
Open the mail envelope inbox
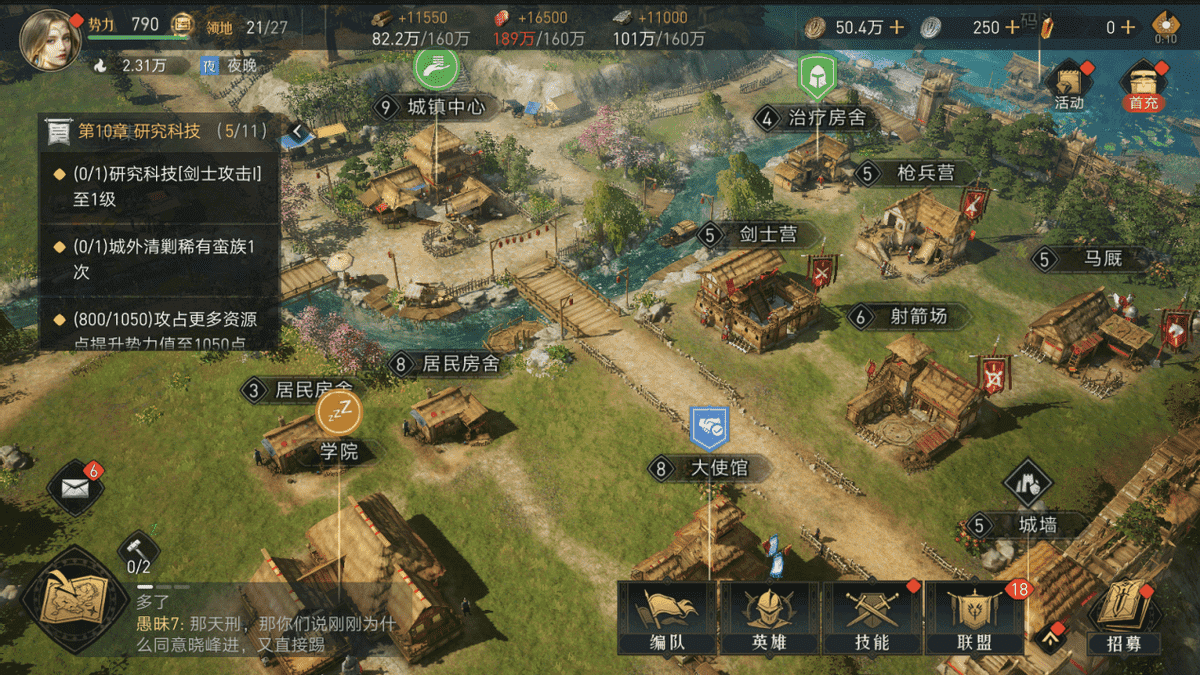pos(75,488)
